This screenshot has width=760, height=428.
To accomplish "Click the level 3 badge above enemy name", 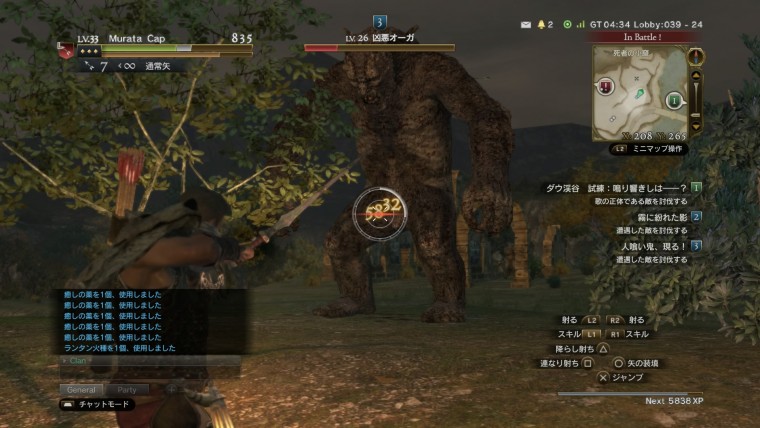I will tap(379, 21).
